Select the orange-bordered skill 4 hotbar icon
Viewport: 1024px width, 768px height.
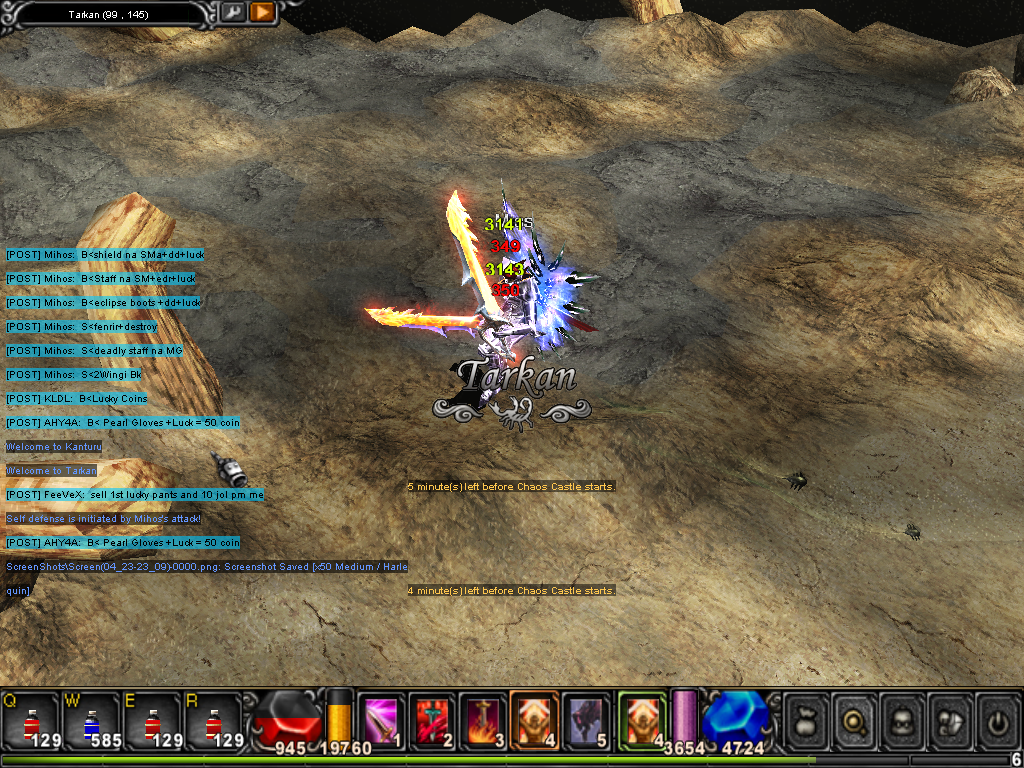[534, 721]
